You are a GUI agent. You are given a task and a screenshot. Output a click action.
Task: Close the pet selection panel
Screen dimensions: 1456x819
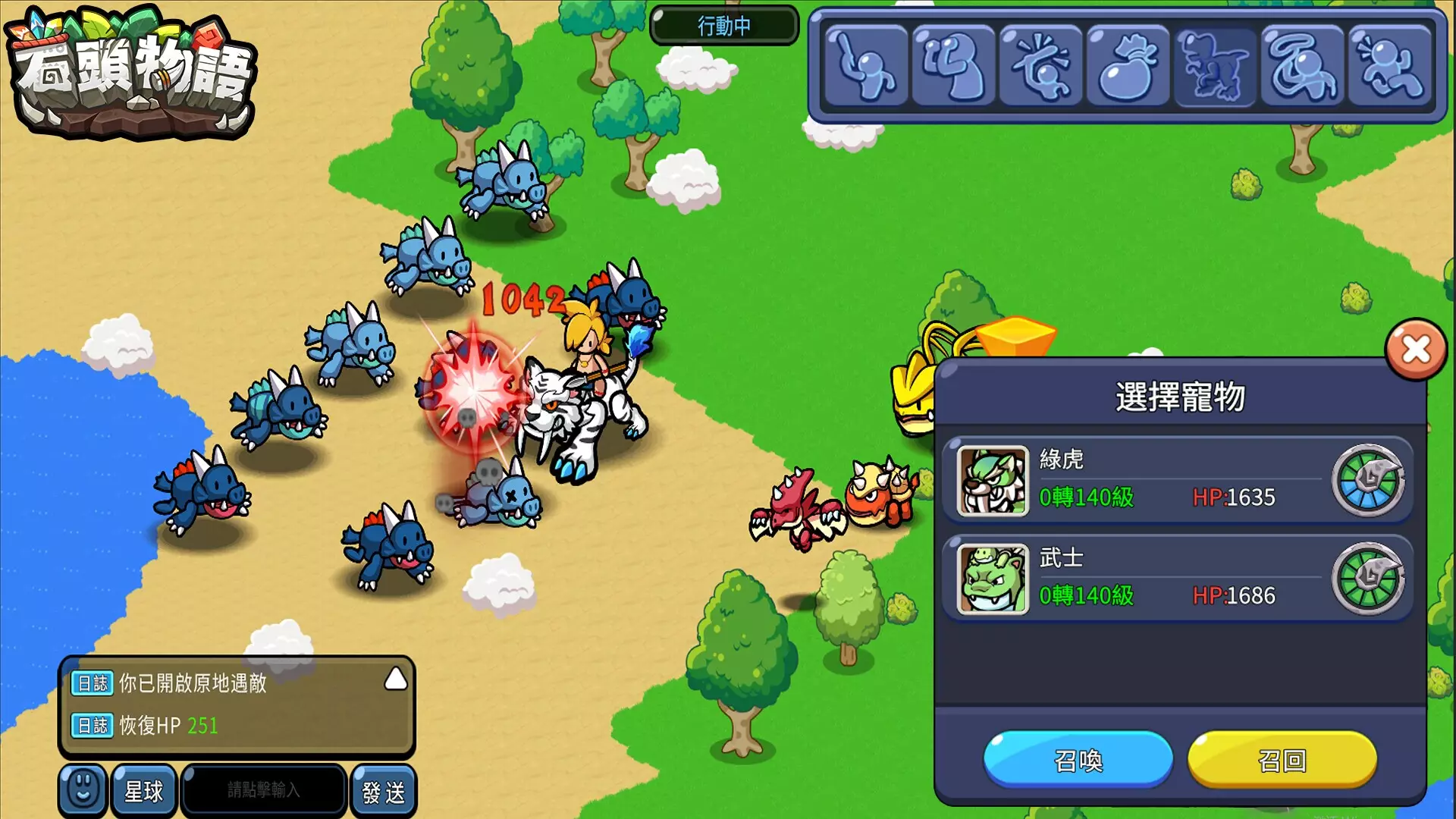coord(1415,350)
